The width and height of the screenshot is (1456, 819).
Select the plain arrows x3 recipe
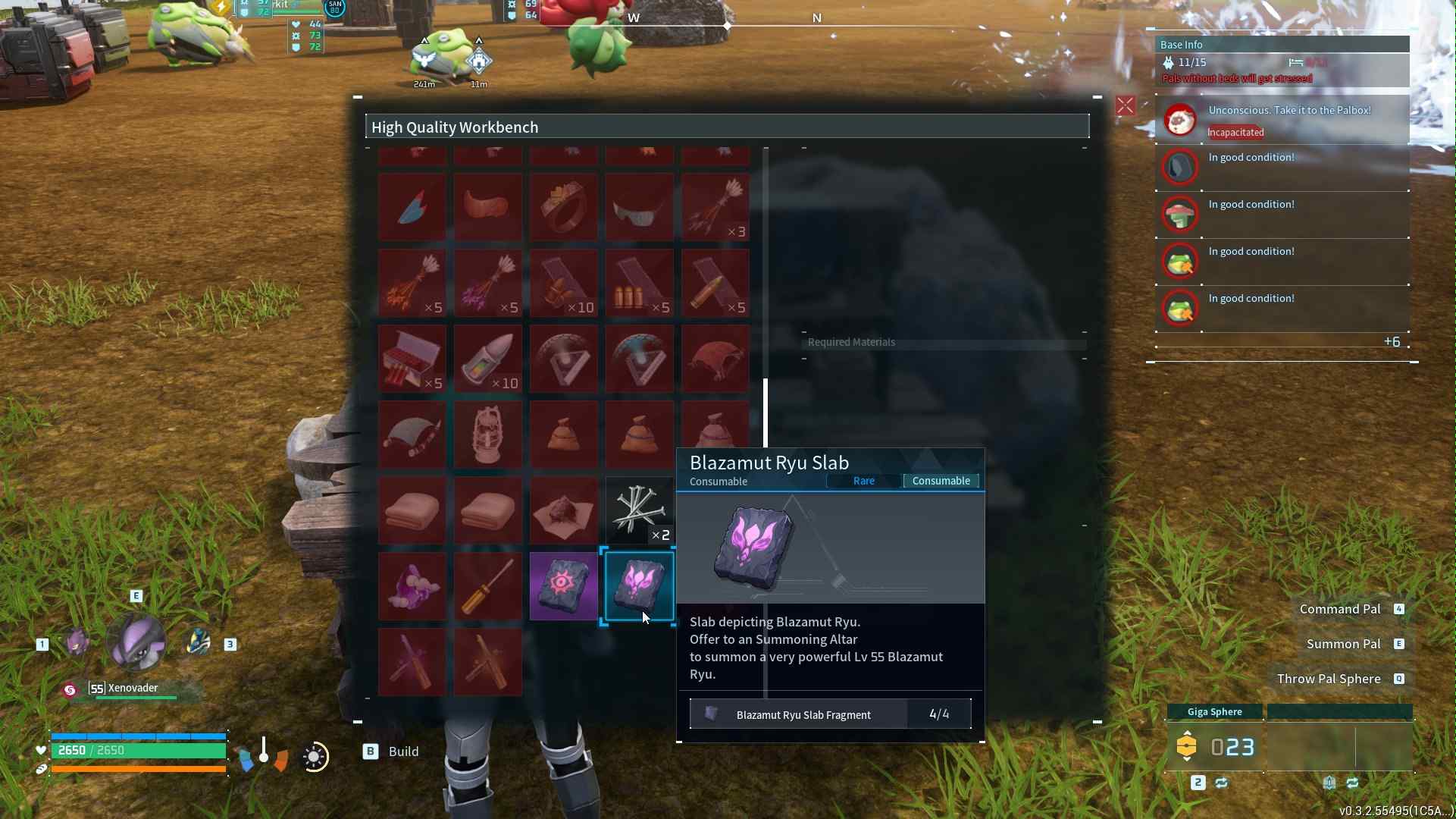point(715,207)
